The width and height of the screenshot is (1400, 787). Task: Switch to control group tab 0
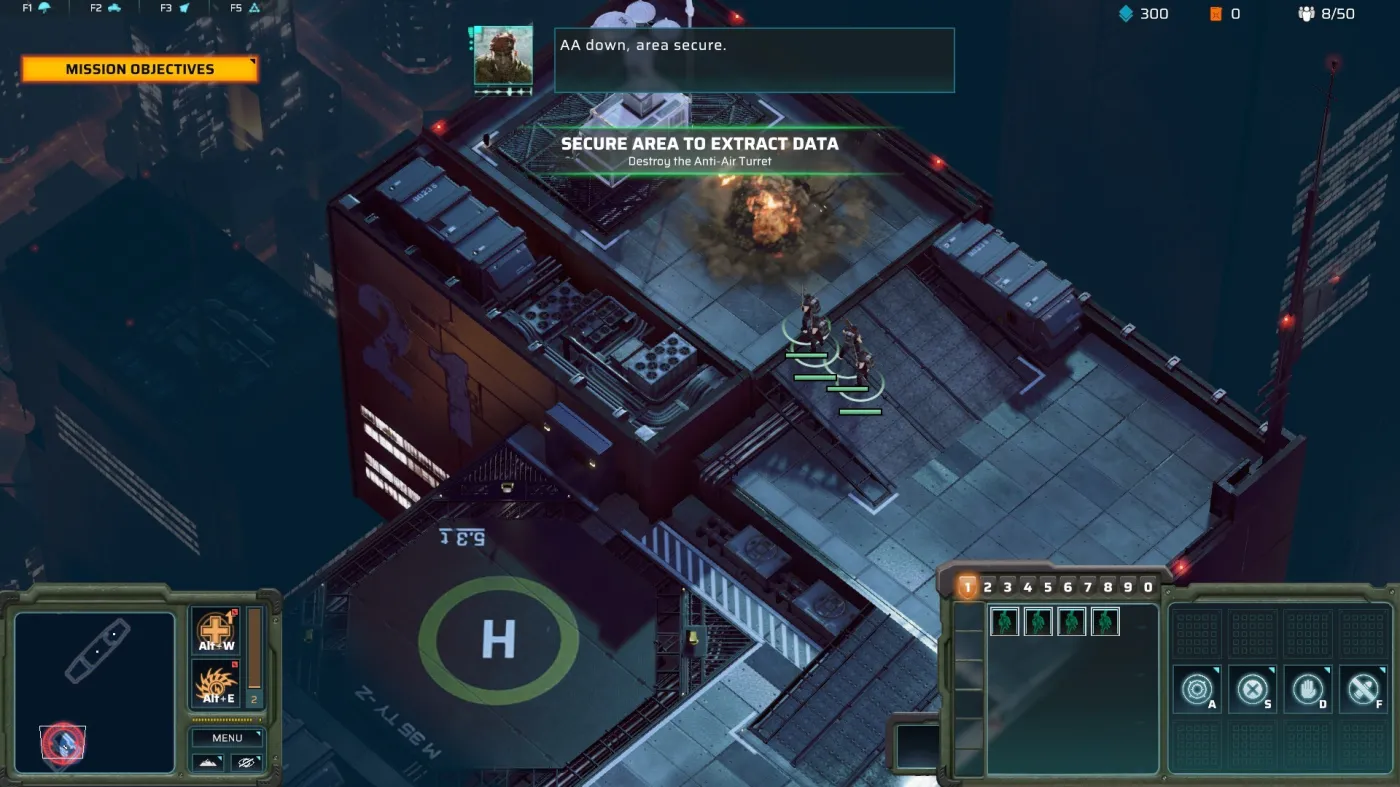coord(1148,586)
